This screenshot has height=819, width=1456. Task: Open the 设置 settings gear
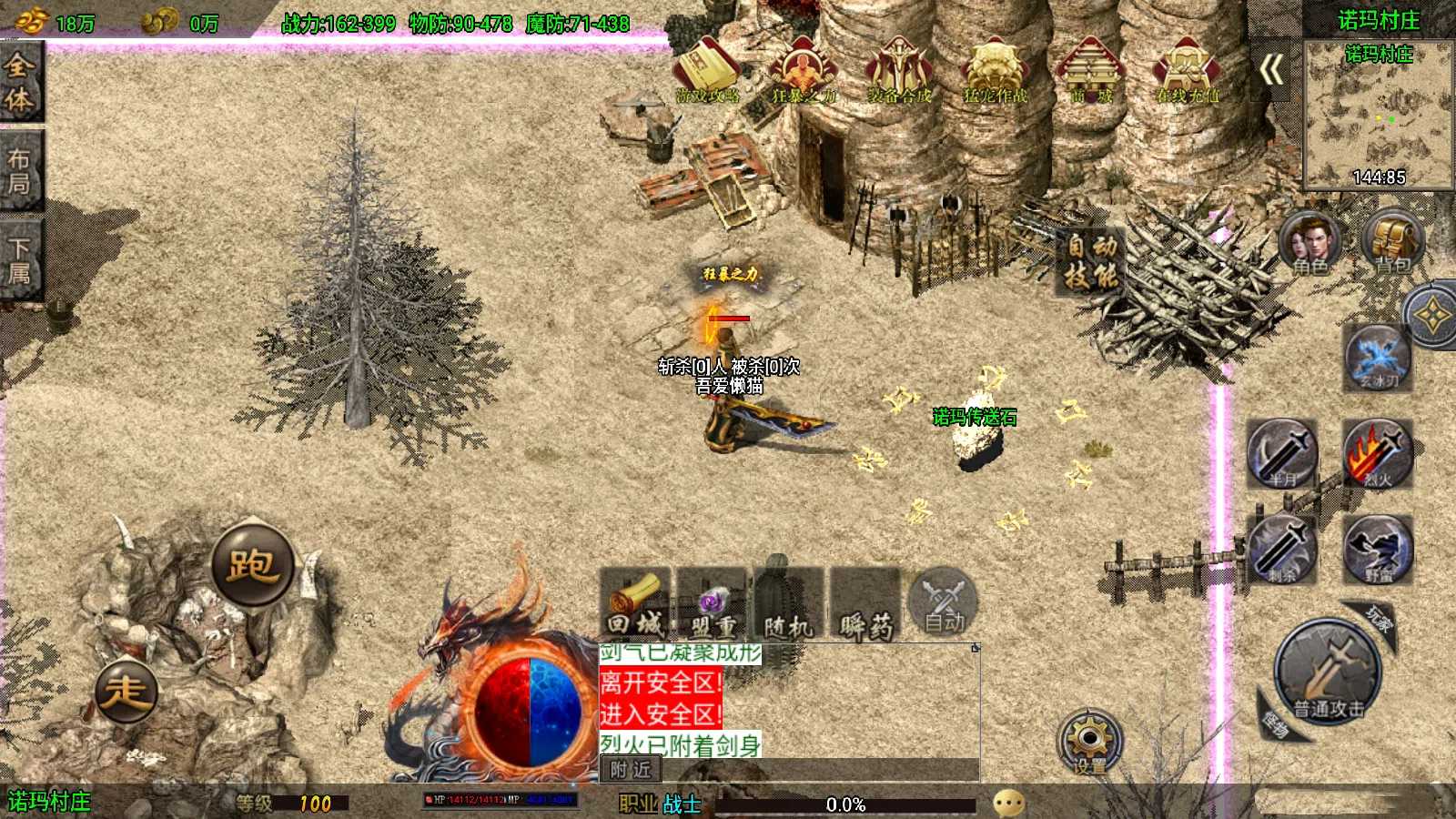point(1089,742)
